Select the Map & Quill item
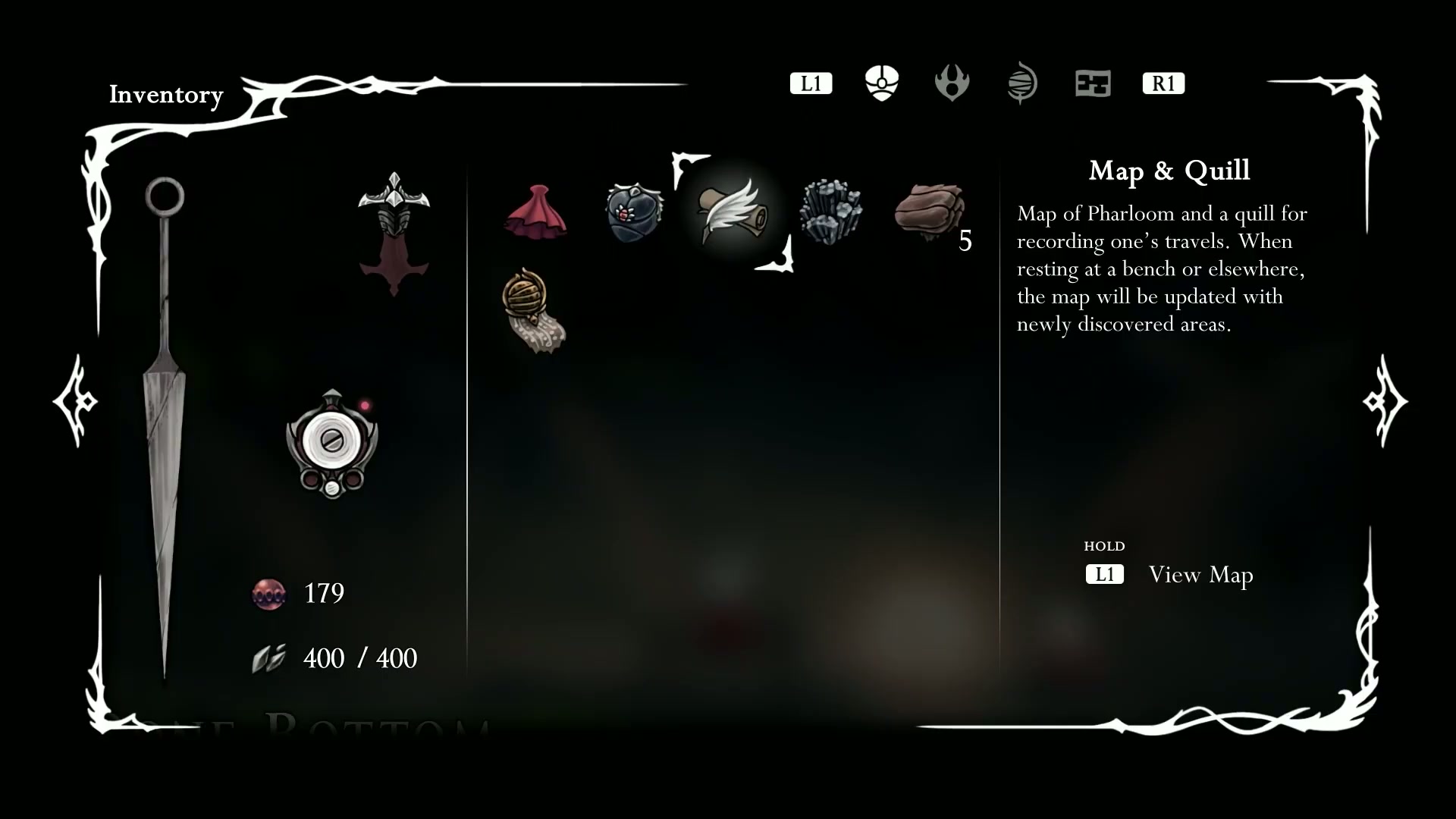This screenshot has height=819, width=1456. point(733,212)
